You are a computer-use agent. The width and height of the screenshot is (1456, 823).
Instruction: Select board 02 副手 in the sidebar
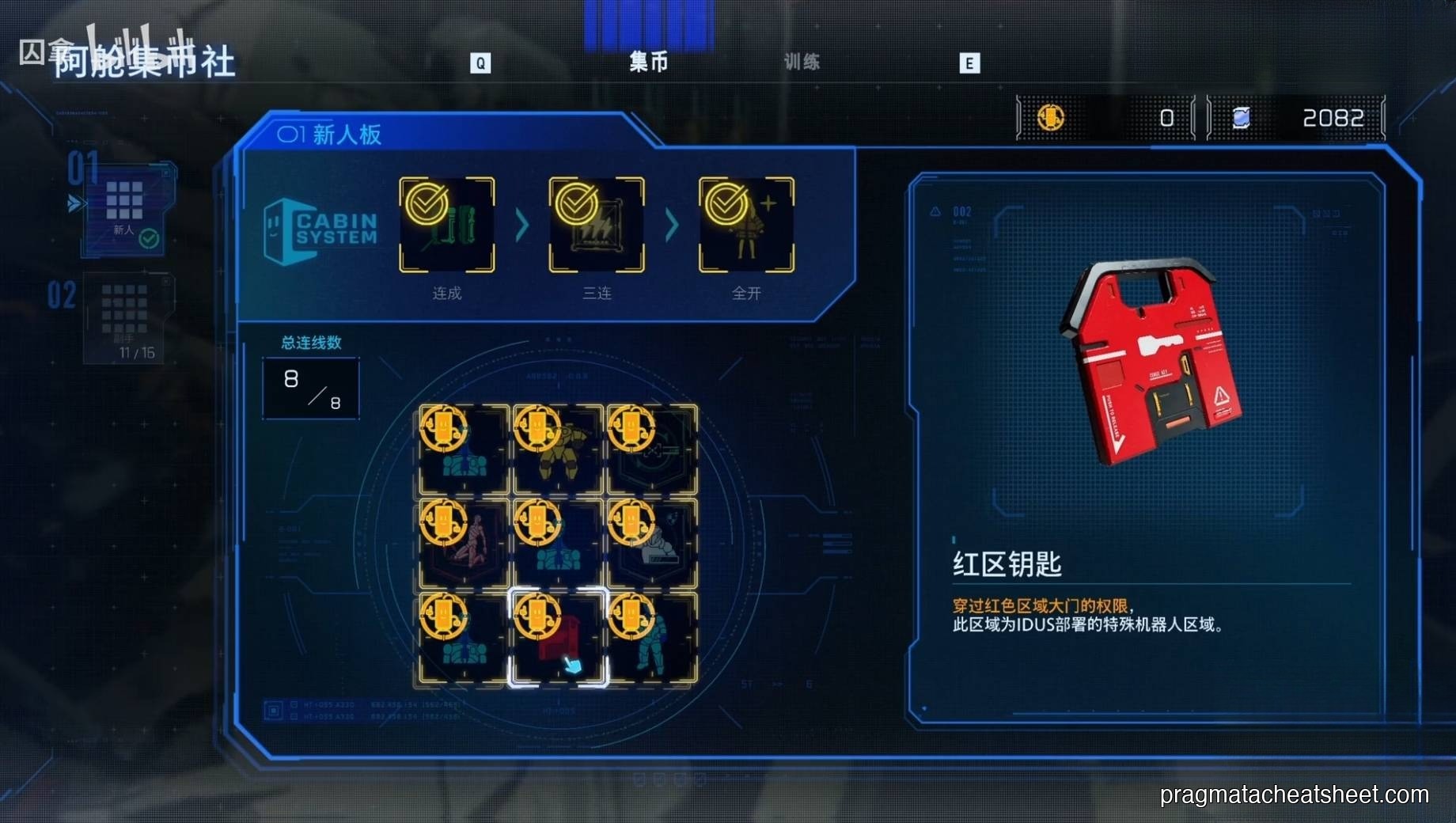point(127,317)
